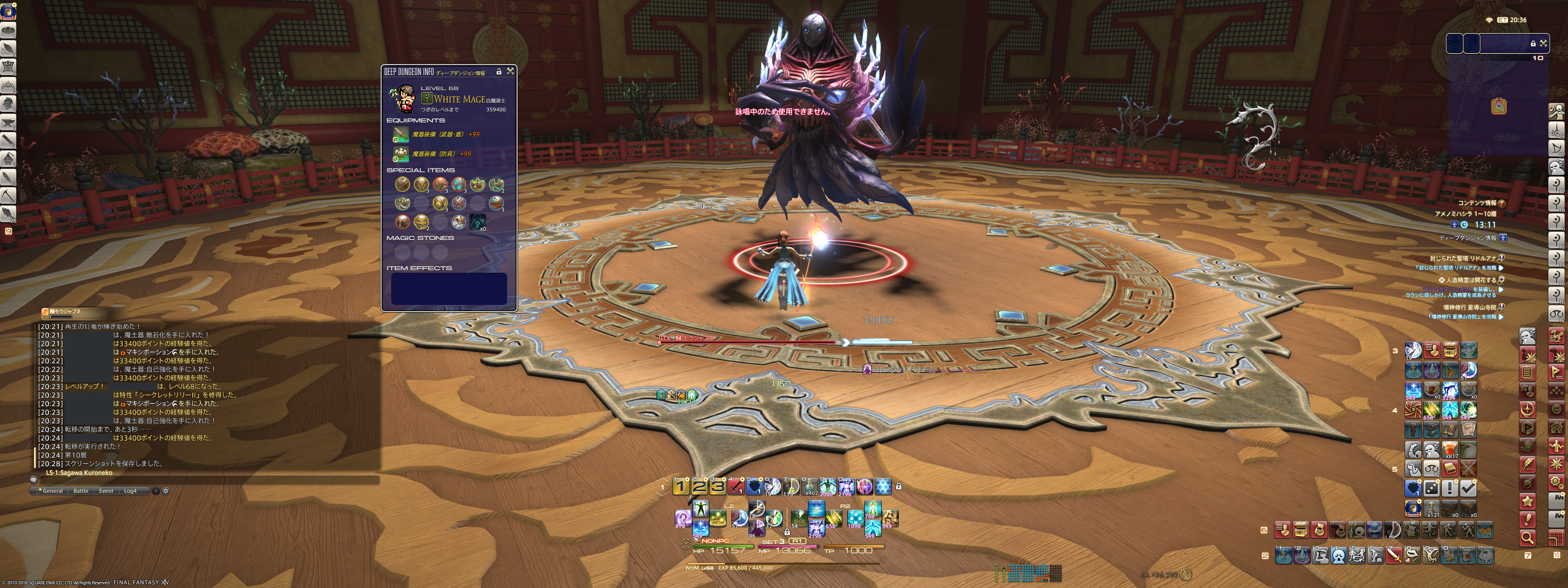The height and width of the screenshot is (588, 1568).
Task: Select the aetherpool armor equipment icon
Action: tap(401, 154)
